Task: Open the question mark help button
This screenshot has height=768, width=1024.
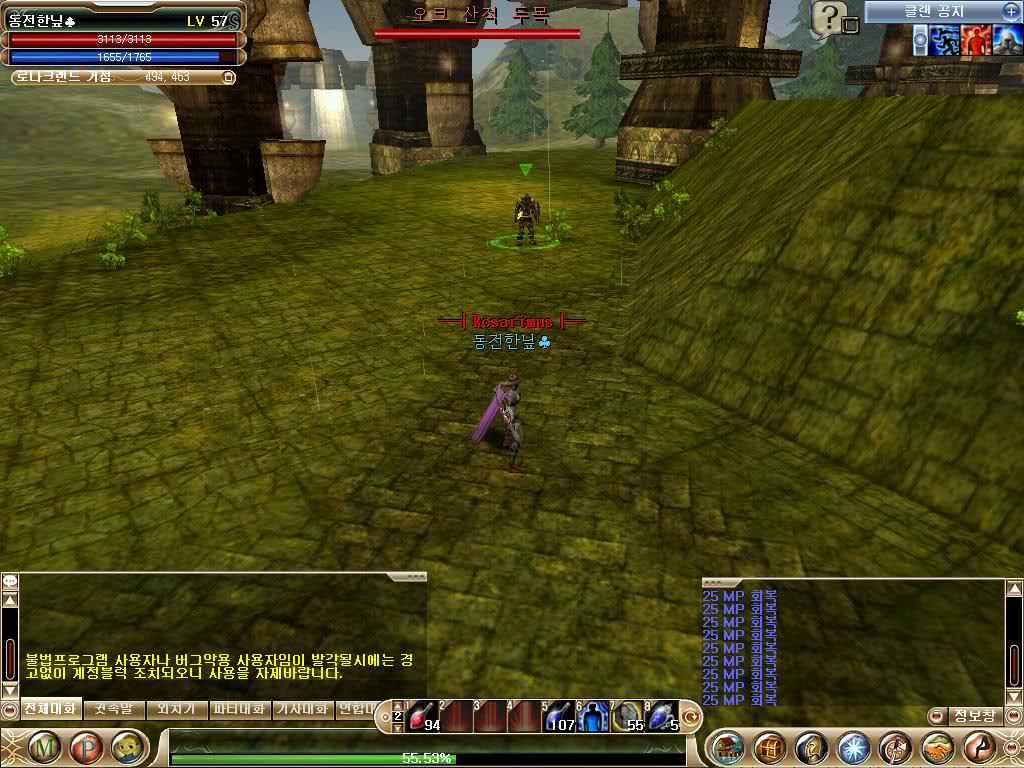Action: click(828, 15)
